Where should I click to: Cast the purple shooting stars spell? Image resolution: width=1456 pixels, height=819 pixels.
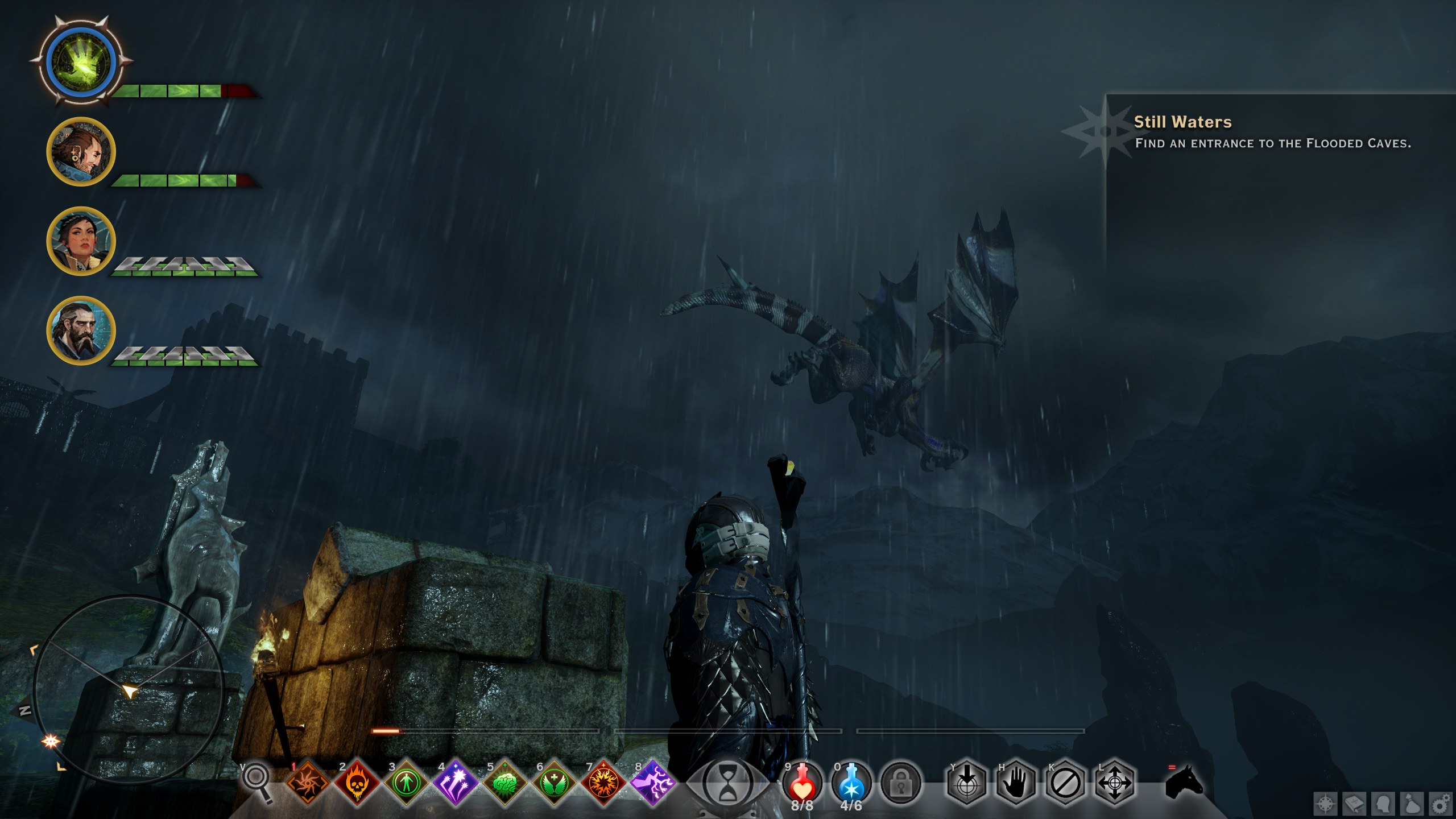pyautogui.click(x=456, y=783)
